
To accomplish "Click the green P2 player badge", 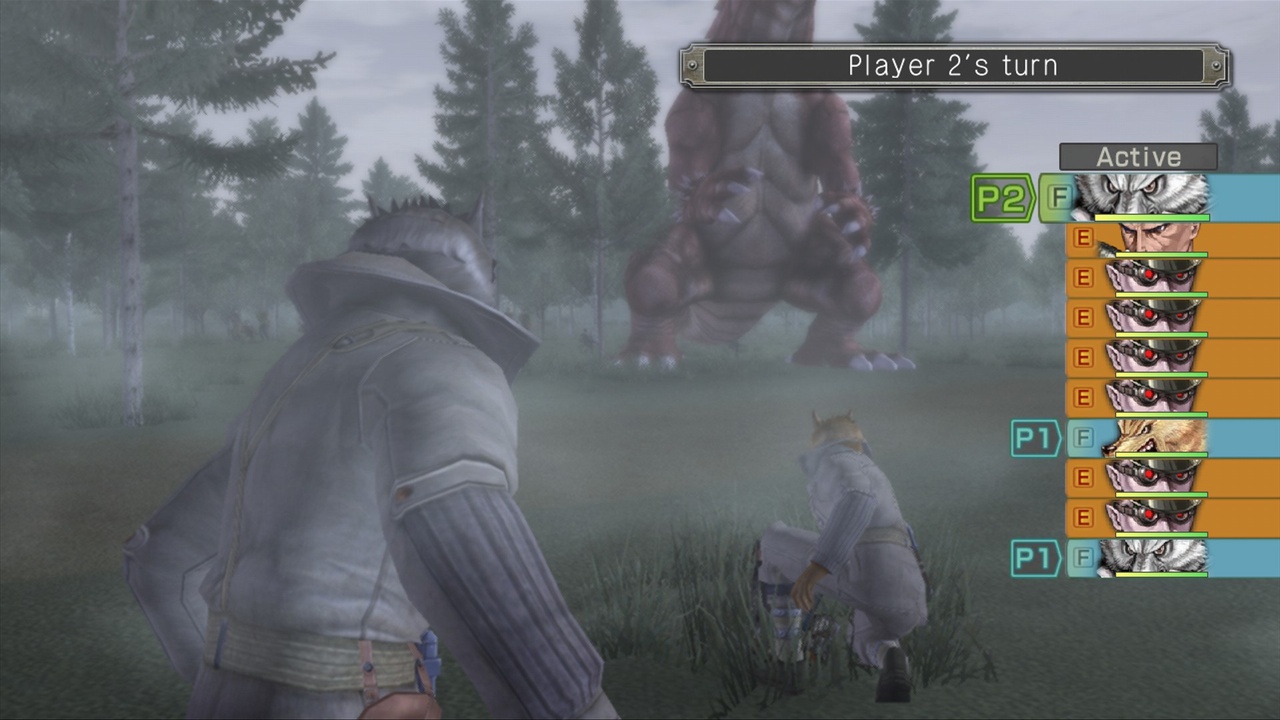I will [x=1001, y=197].
